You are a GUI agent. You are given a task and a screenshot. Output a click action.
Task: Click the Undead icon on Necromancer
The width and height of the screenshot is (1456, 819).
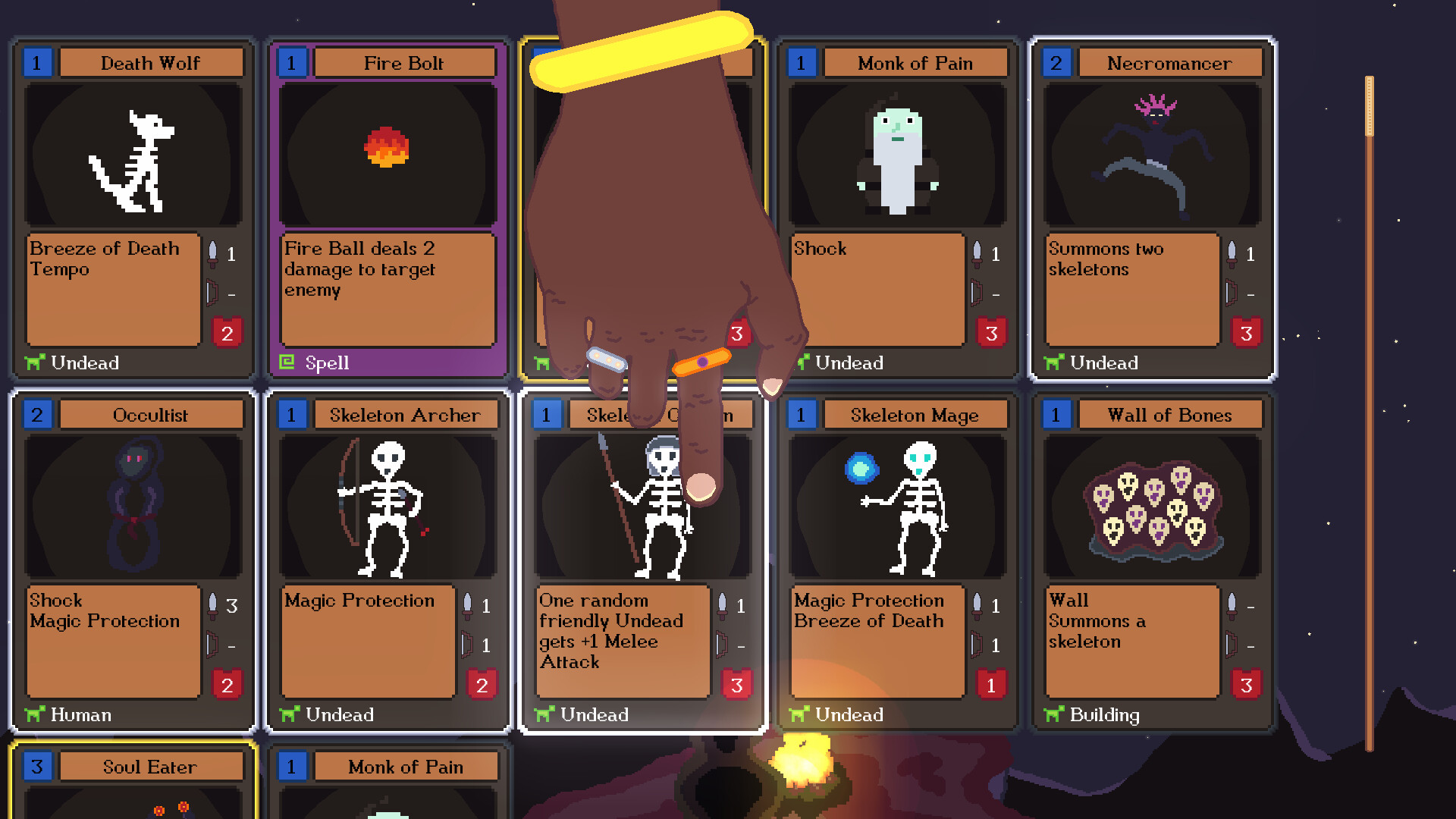click(x=1054, y=362)
